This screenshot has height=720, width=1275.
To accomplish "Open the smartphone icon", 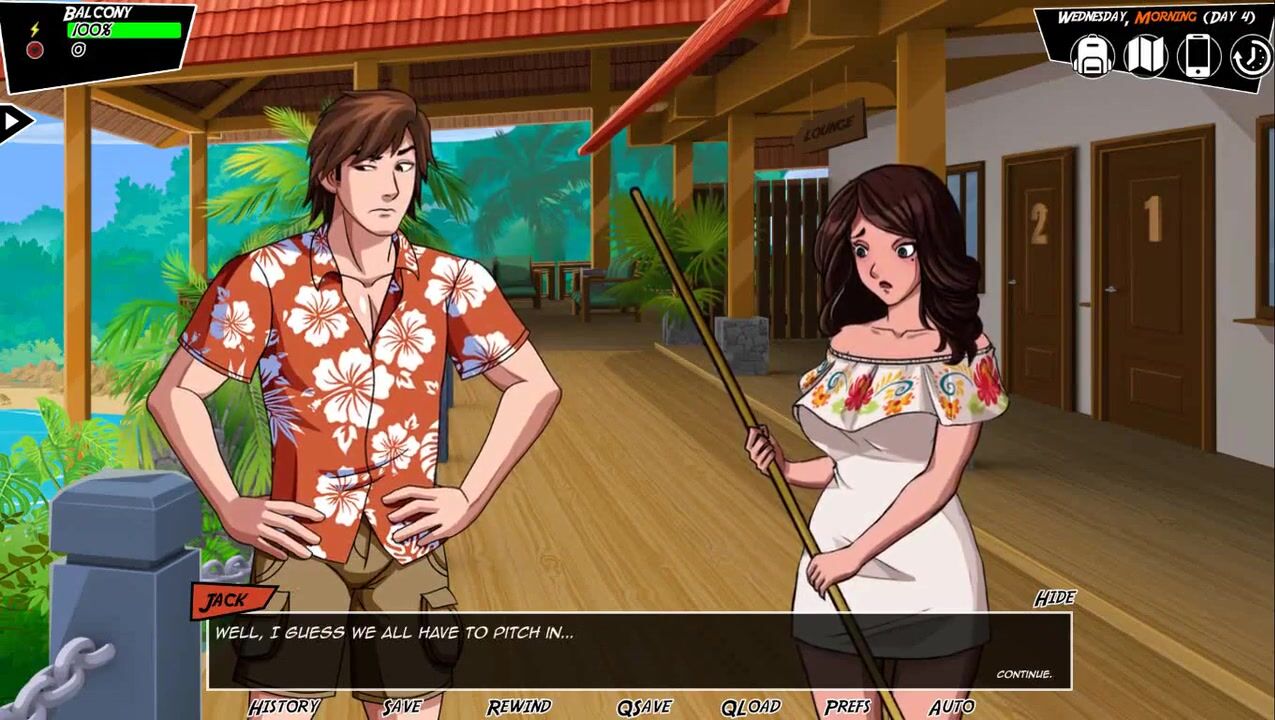I will pyautogui.click(x=1198, y=56).
